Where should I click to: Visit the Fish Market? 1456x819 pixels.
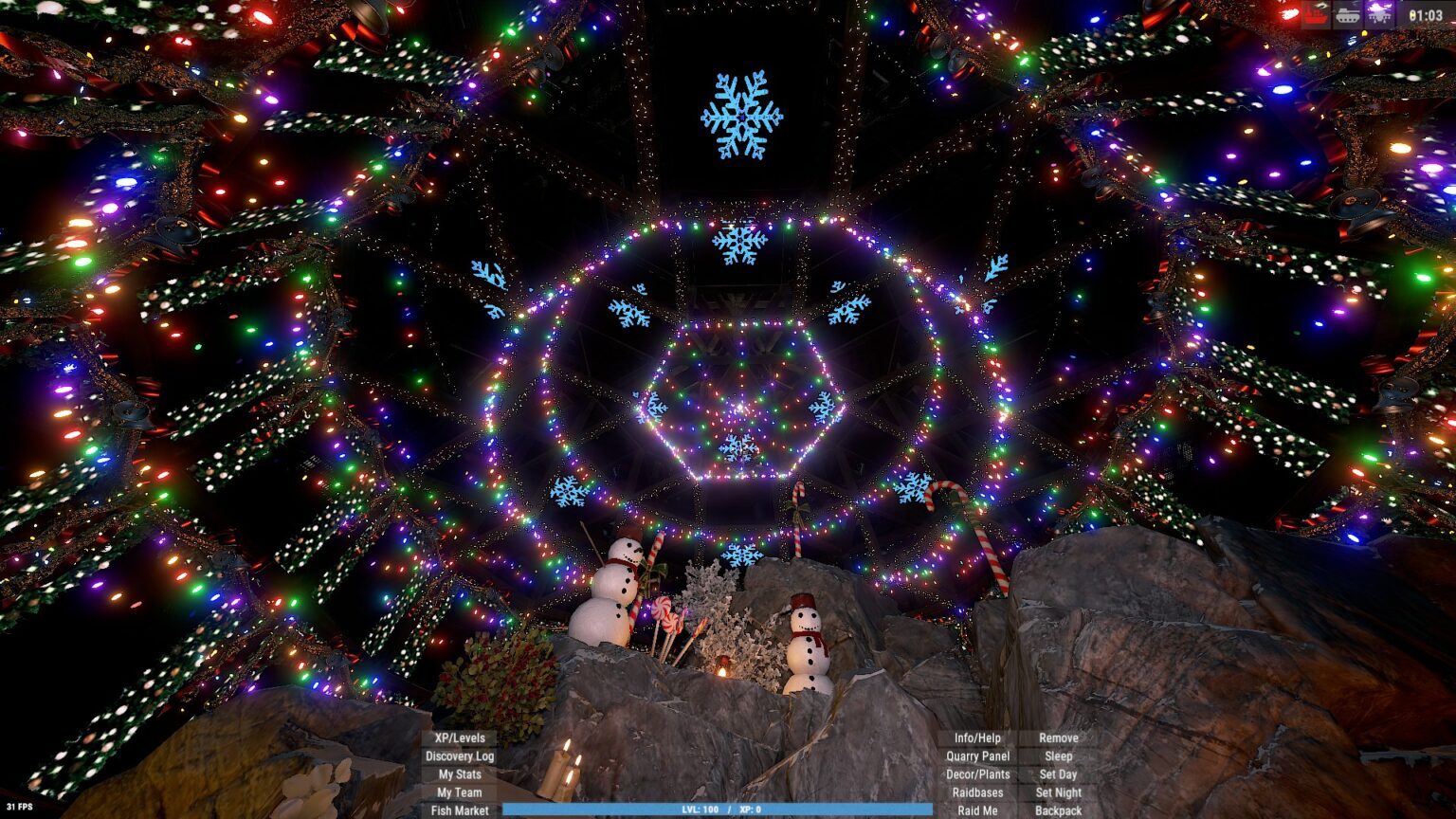(x=460, y=810)
